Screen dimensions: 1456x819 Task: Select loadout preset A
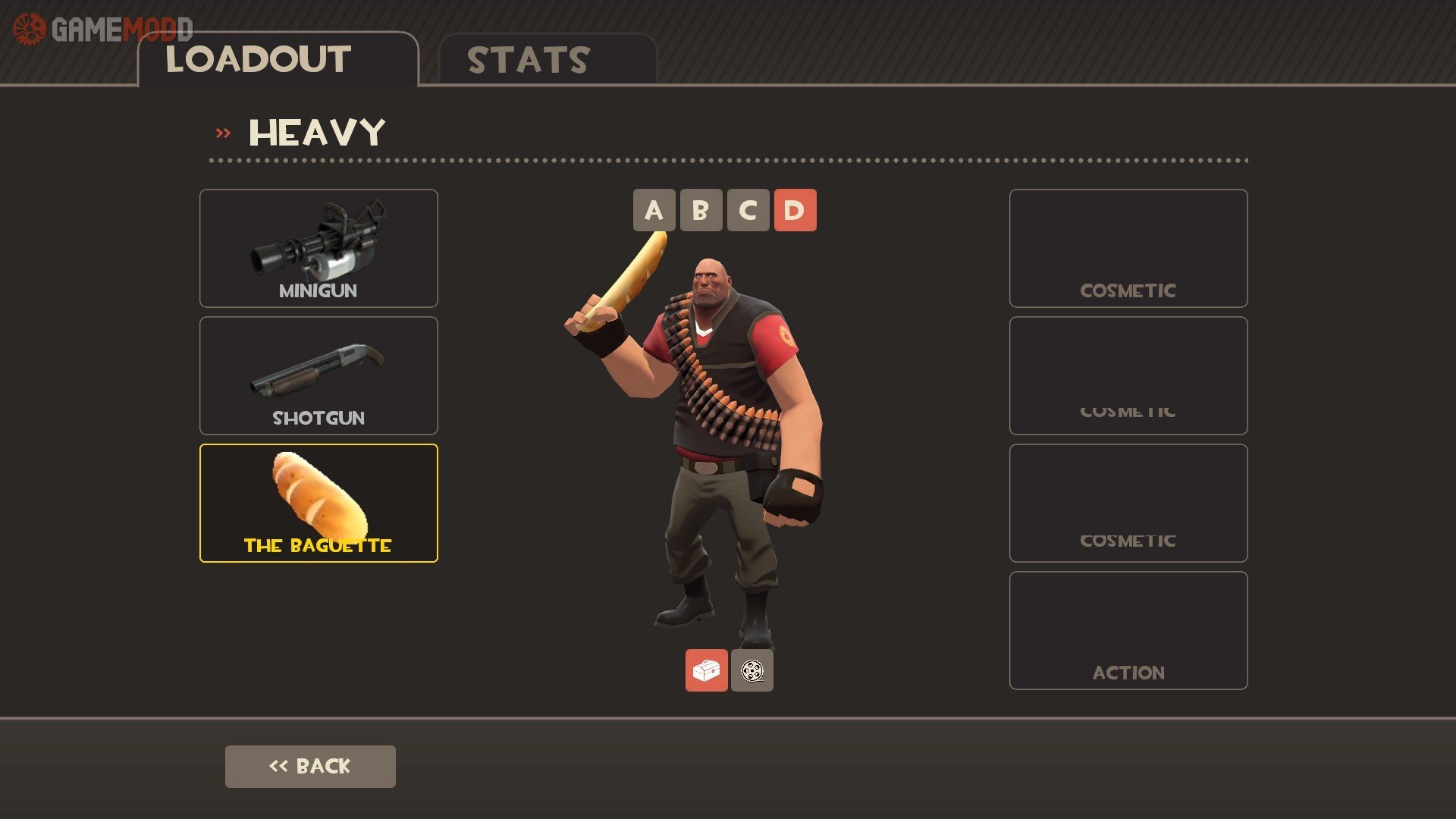coord(654,210)
